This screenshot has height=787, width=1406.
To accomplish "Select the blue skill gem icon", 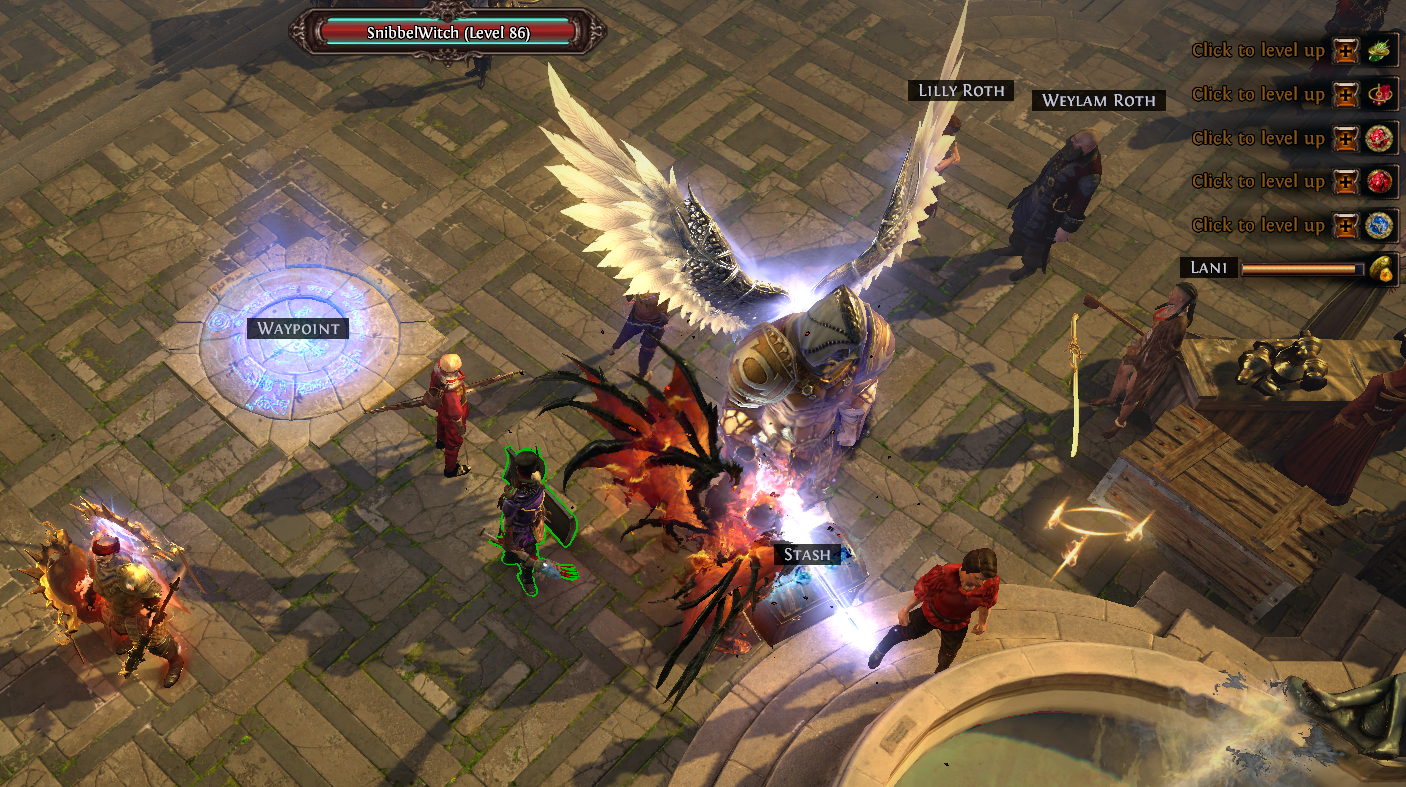I will (x=1381, y=225).
